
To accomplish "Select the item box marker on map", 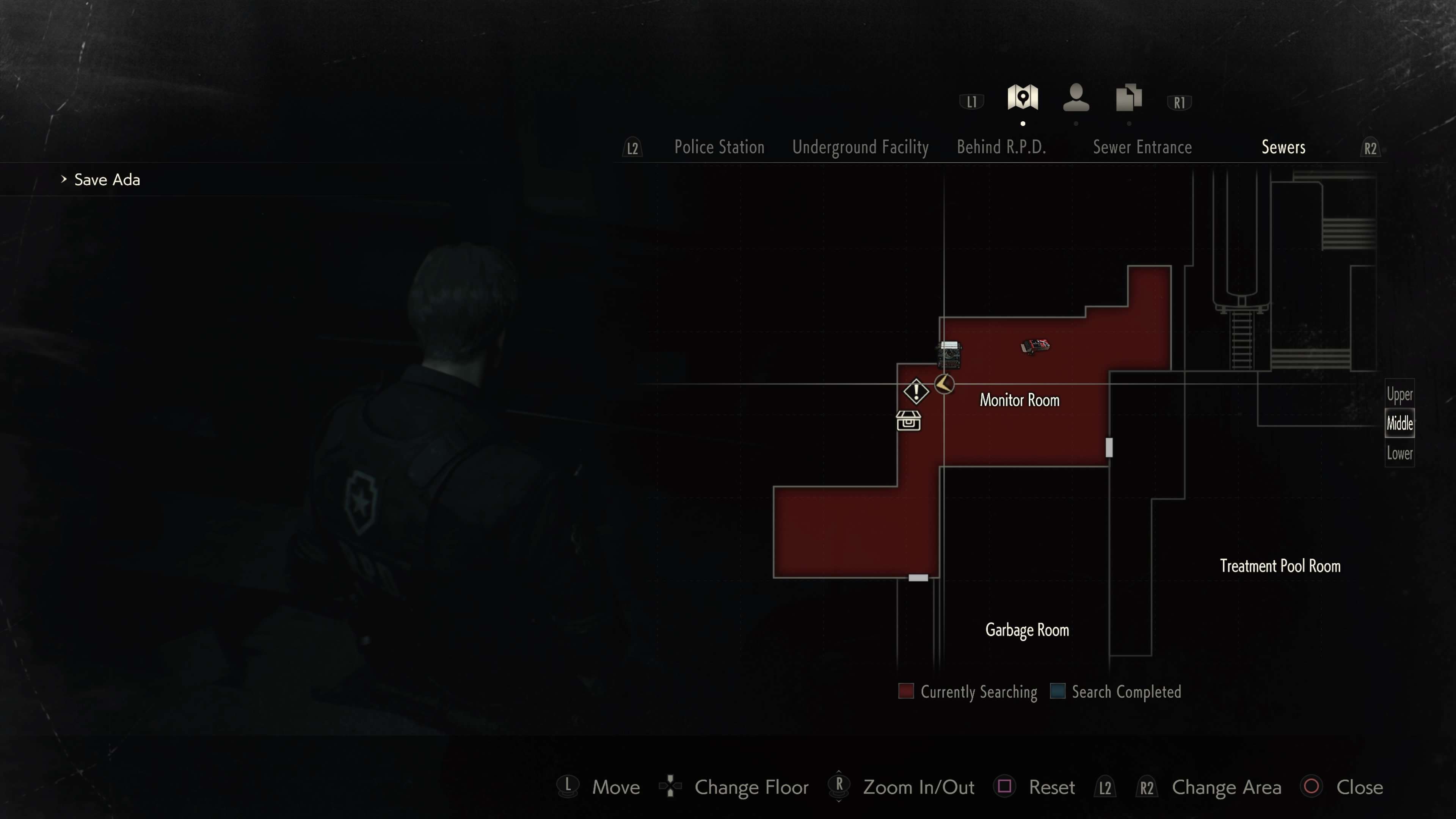I will [908, 421].
